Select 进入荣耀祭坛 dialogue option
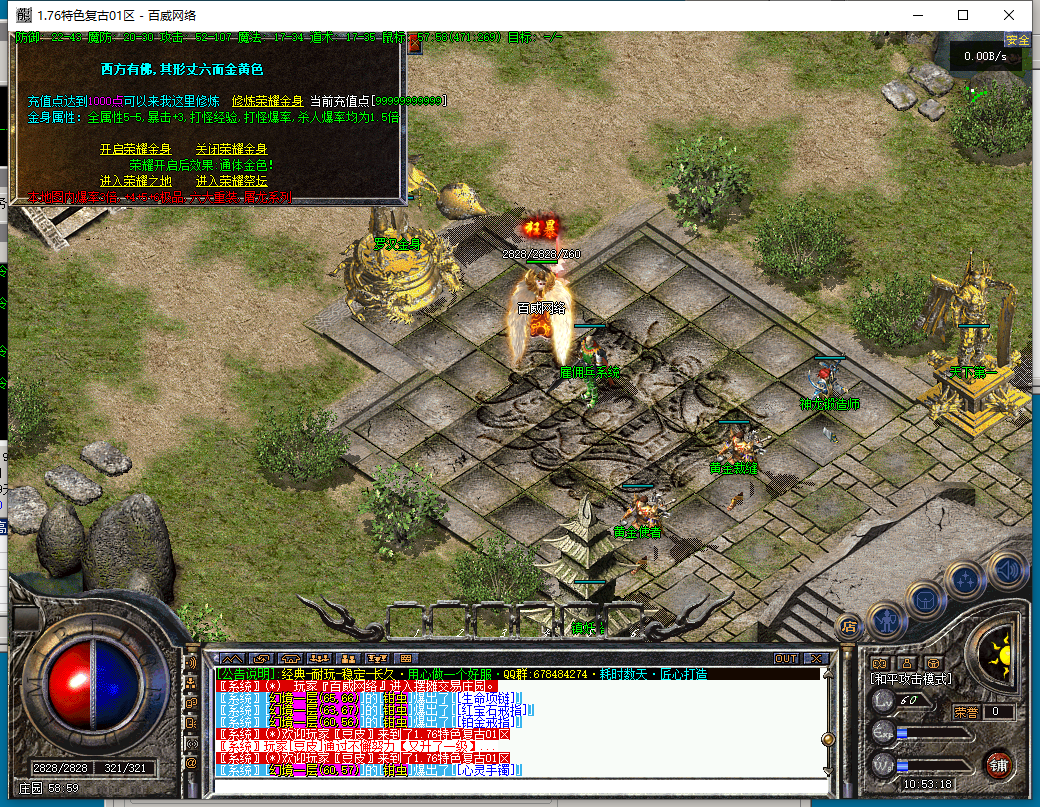This screenshot has width=1040, height=807. [231, 181]
